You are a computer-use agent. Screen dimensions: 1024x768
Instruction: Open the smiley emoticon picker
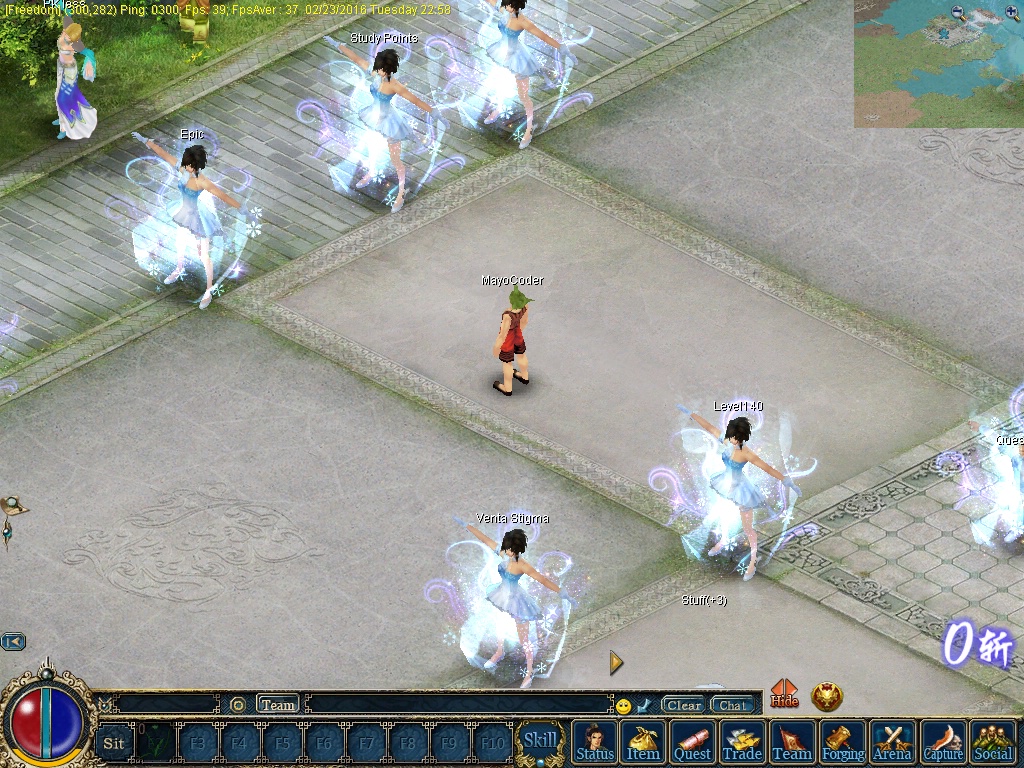point(623,706)
